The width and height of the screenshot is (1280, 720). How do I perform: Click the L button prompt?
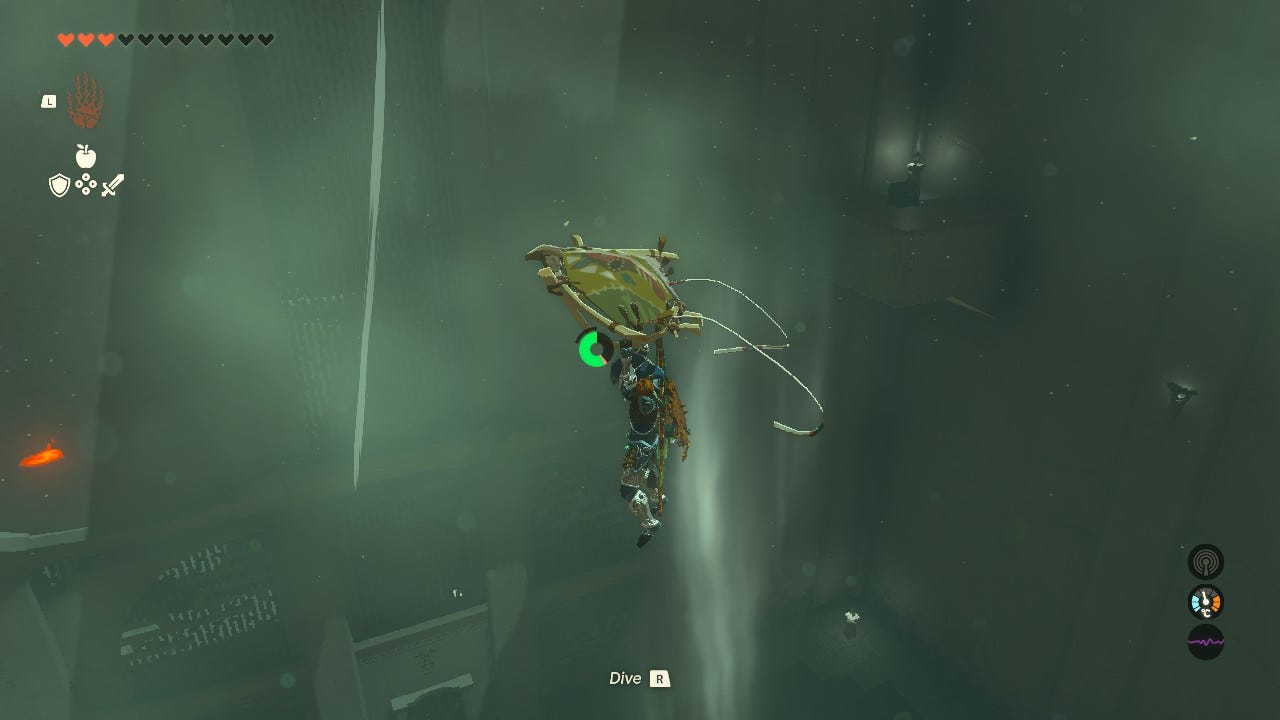click(48, 102)
